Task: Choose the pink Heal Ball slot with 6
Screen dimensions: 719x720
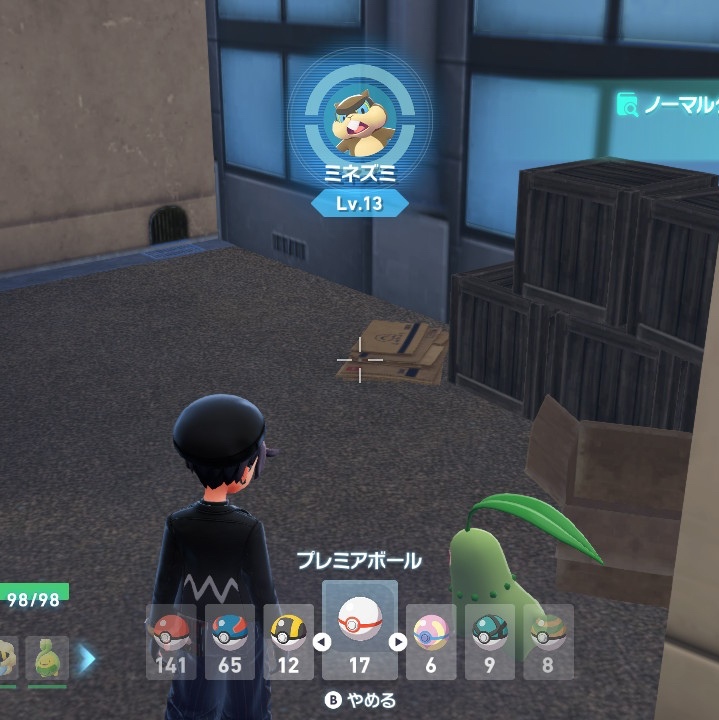Action: (431, 641)
